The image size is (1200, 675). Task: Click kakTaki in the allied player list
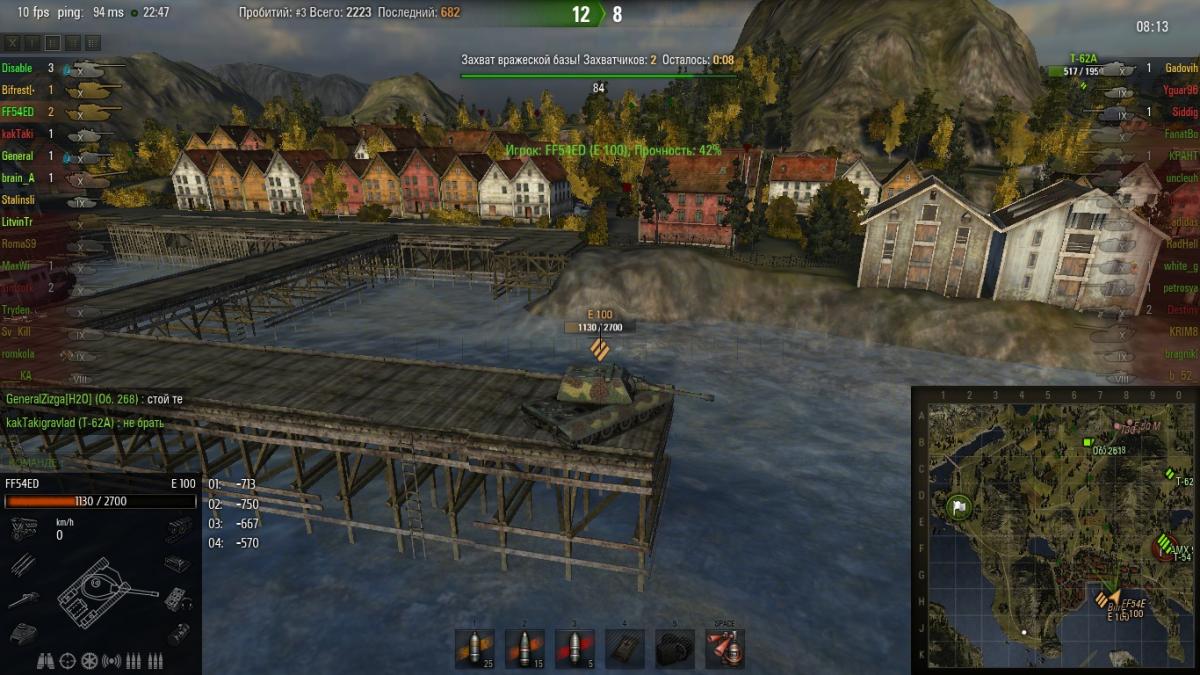(17, 134)
